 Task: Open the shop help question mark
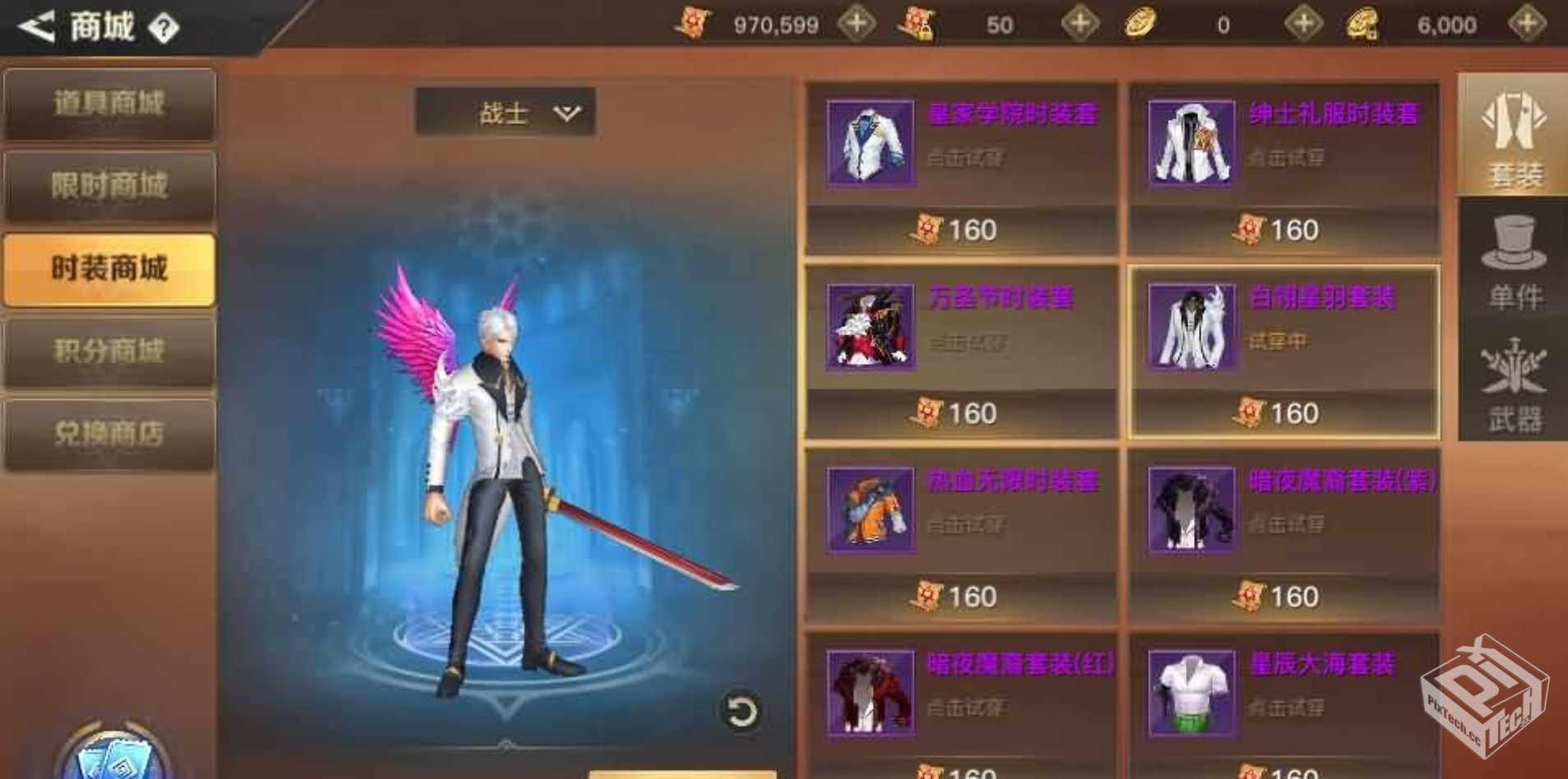click(x=164, y=29)
